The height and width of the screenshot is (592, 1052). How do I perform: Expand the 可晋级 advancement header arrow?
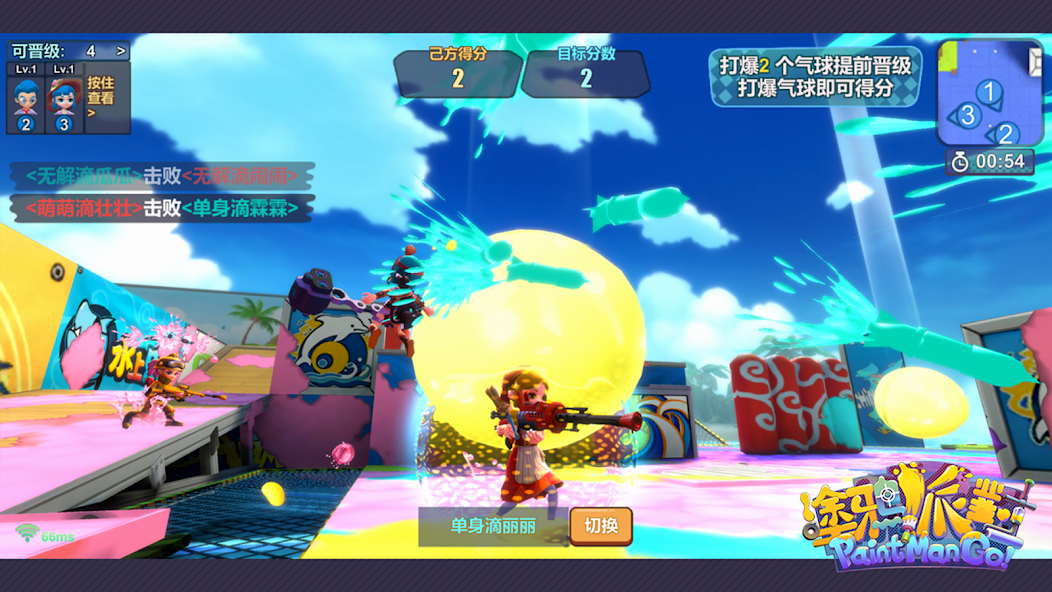121,51
